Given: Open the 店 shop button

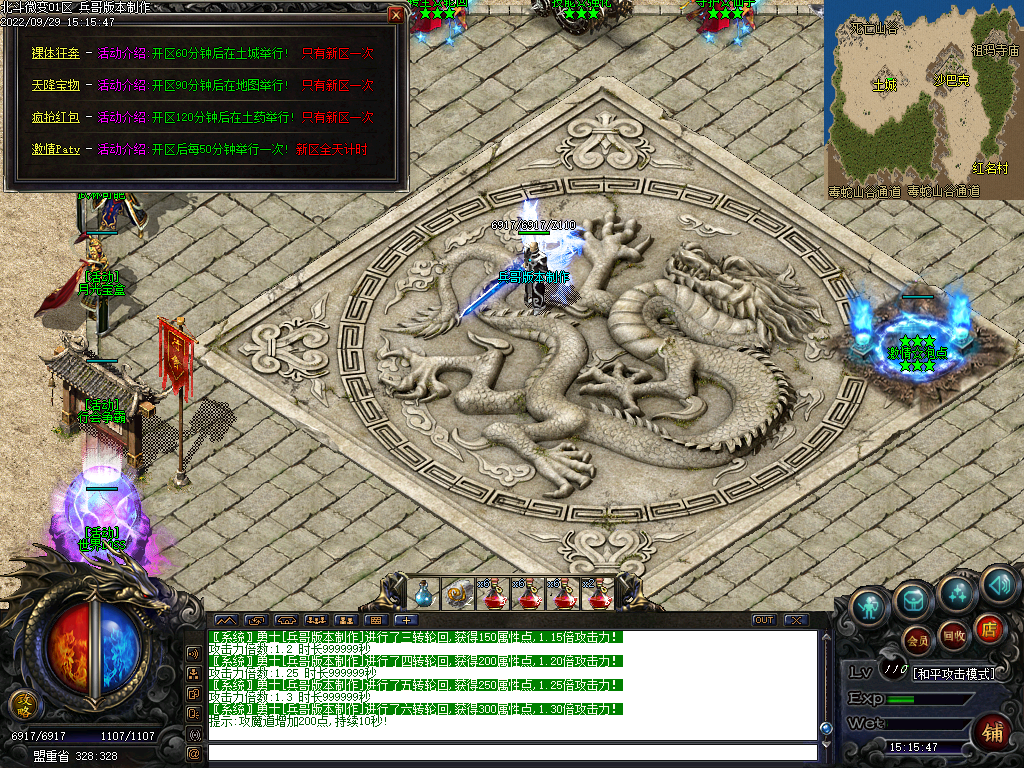Looking at the screenshot, I should (988, 628).
